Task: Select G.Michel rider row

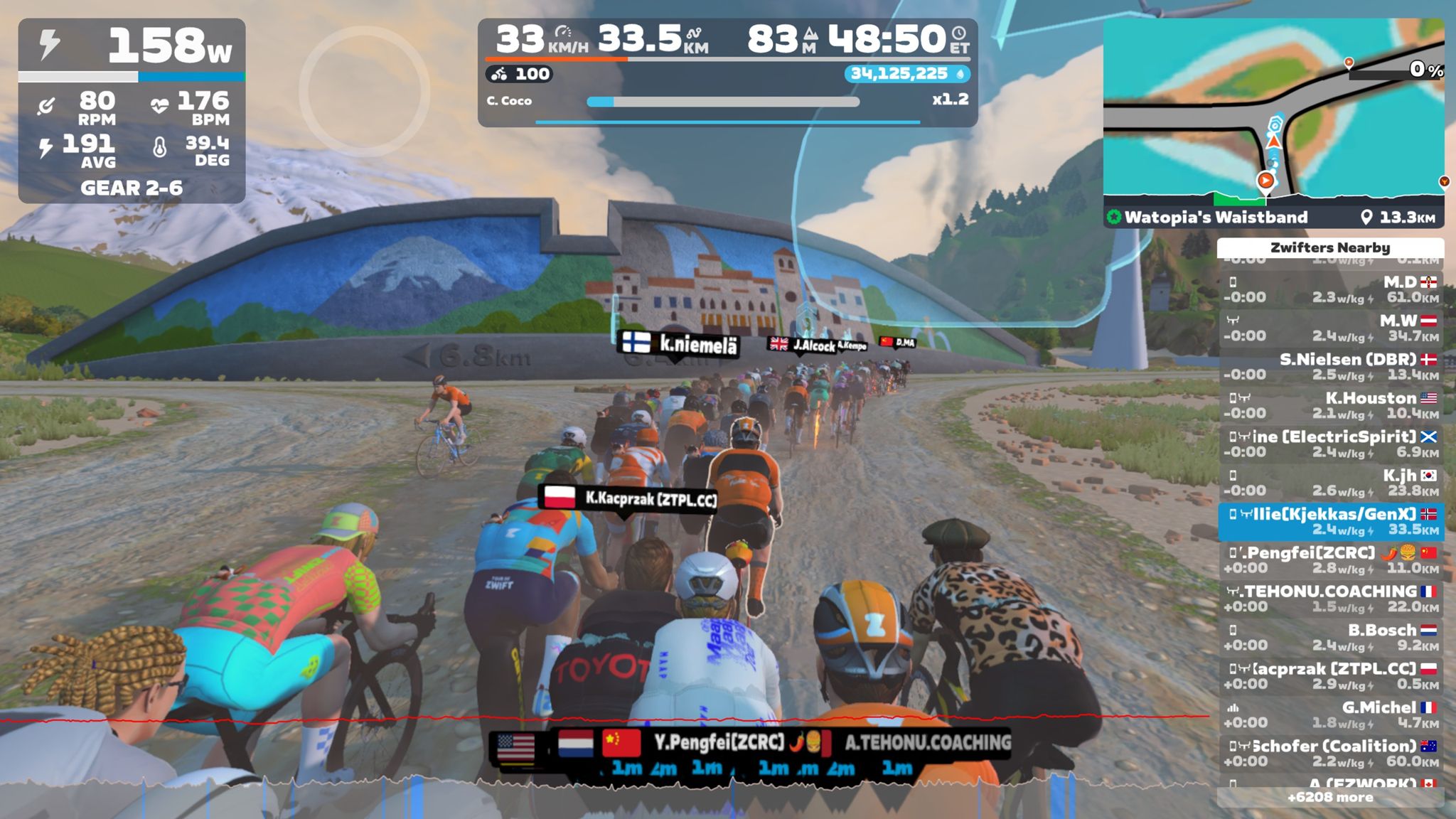Action: coord(1330,714)
